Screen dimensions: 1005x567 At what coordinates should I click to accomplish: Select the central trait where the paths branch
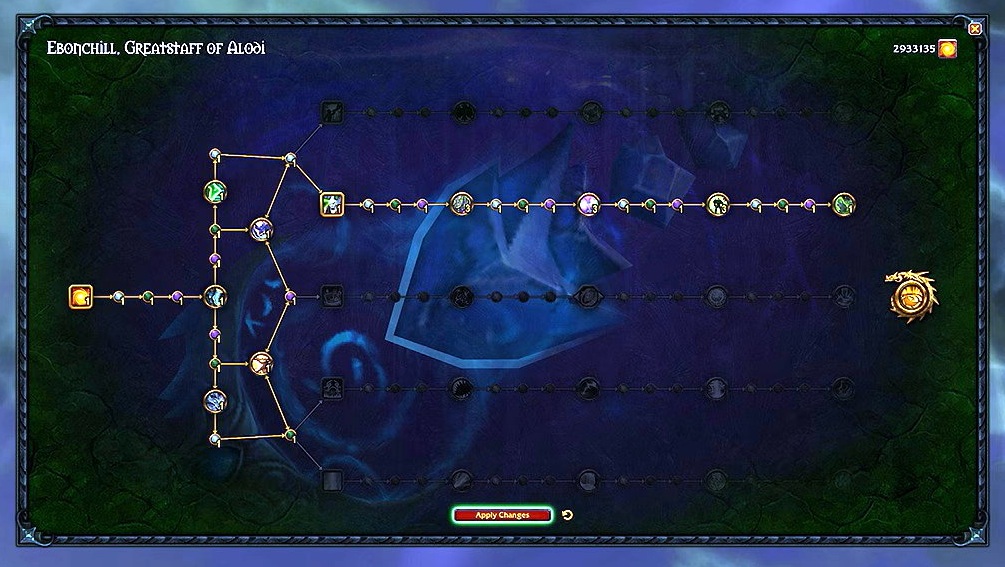(215, 296)
